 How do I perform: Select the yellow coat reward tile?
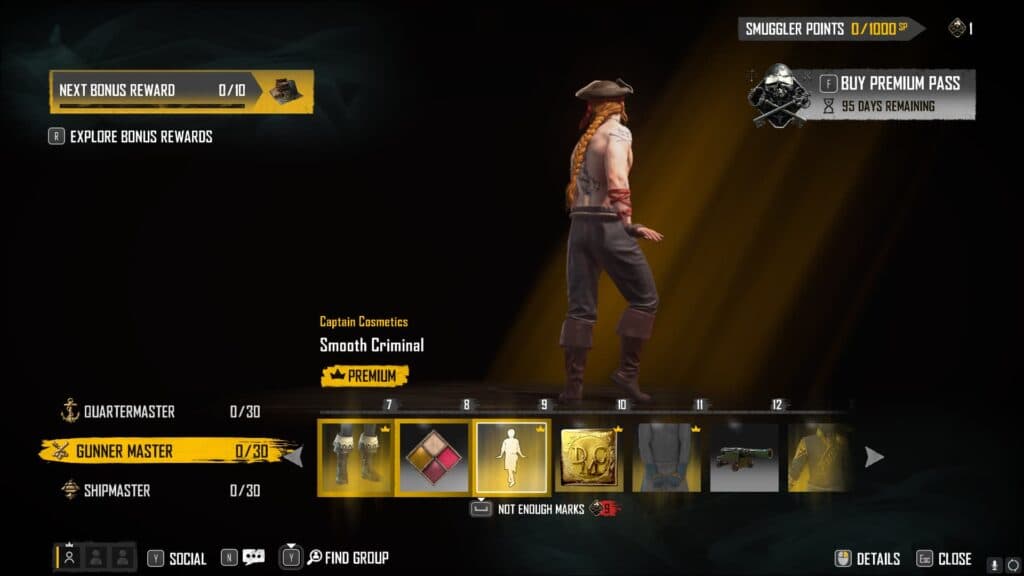tap(820, 457)
